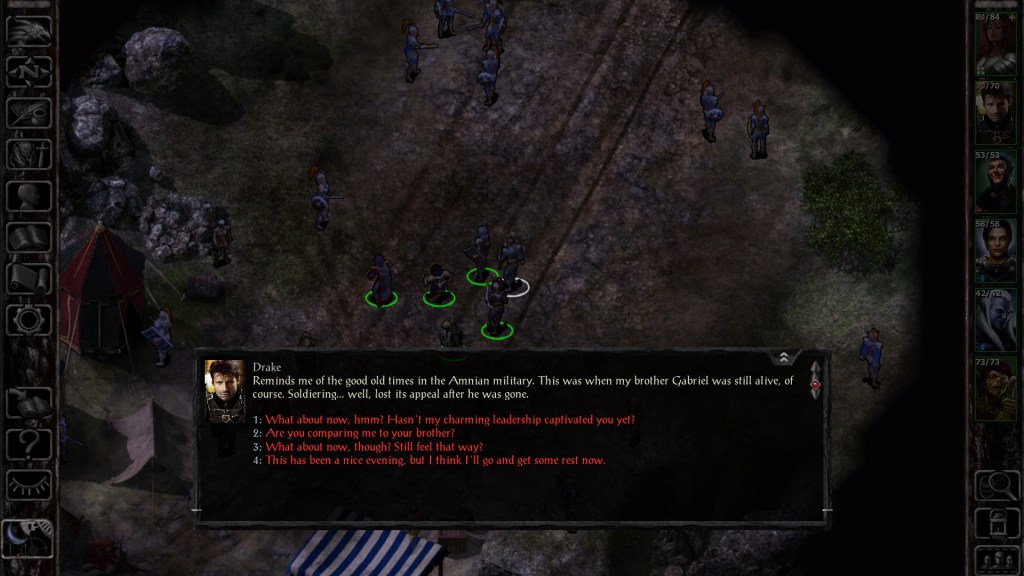Select the red-haired woman portrait
The width and height of the screenshot is (1024, 576).
995,46
